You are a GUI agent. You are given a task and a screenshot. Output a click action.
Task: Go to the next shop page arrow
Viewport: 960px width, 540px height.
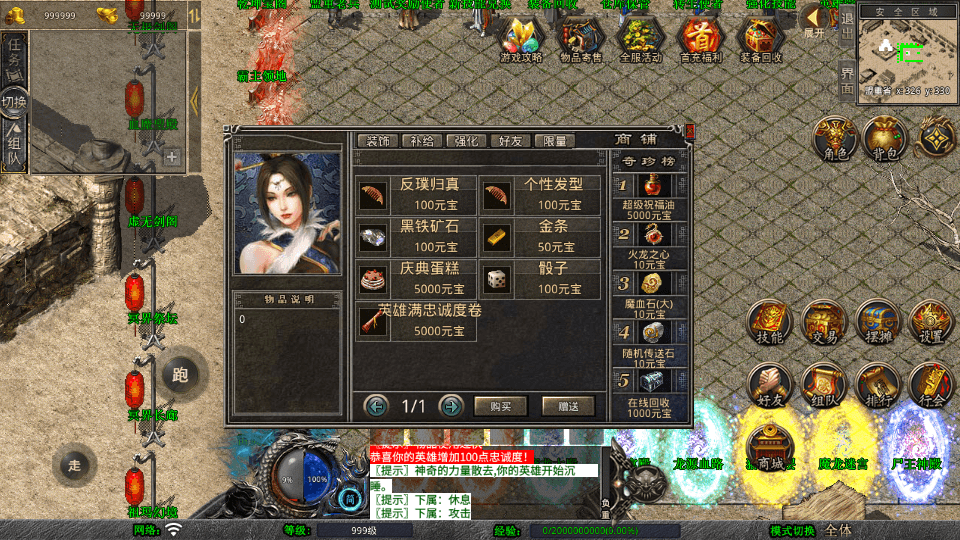pyautogui.click(x=451, y=406)
